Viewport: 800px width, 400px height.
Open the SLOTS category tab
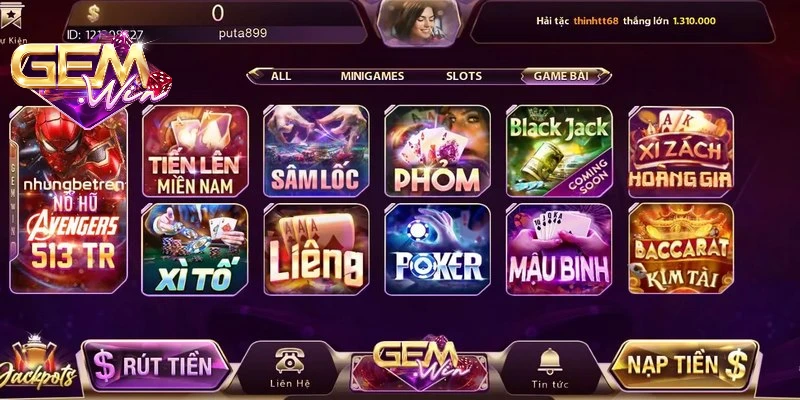[463, 76]
